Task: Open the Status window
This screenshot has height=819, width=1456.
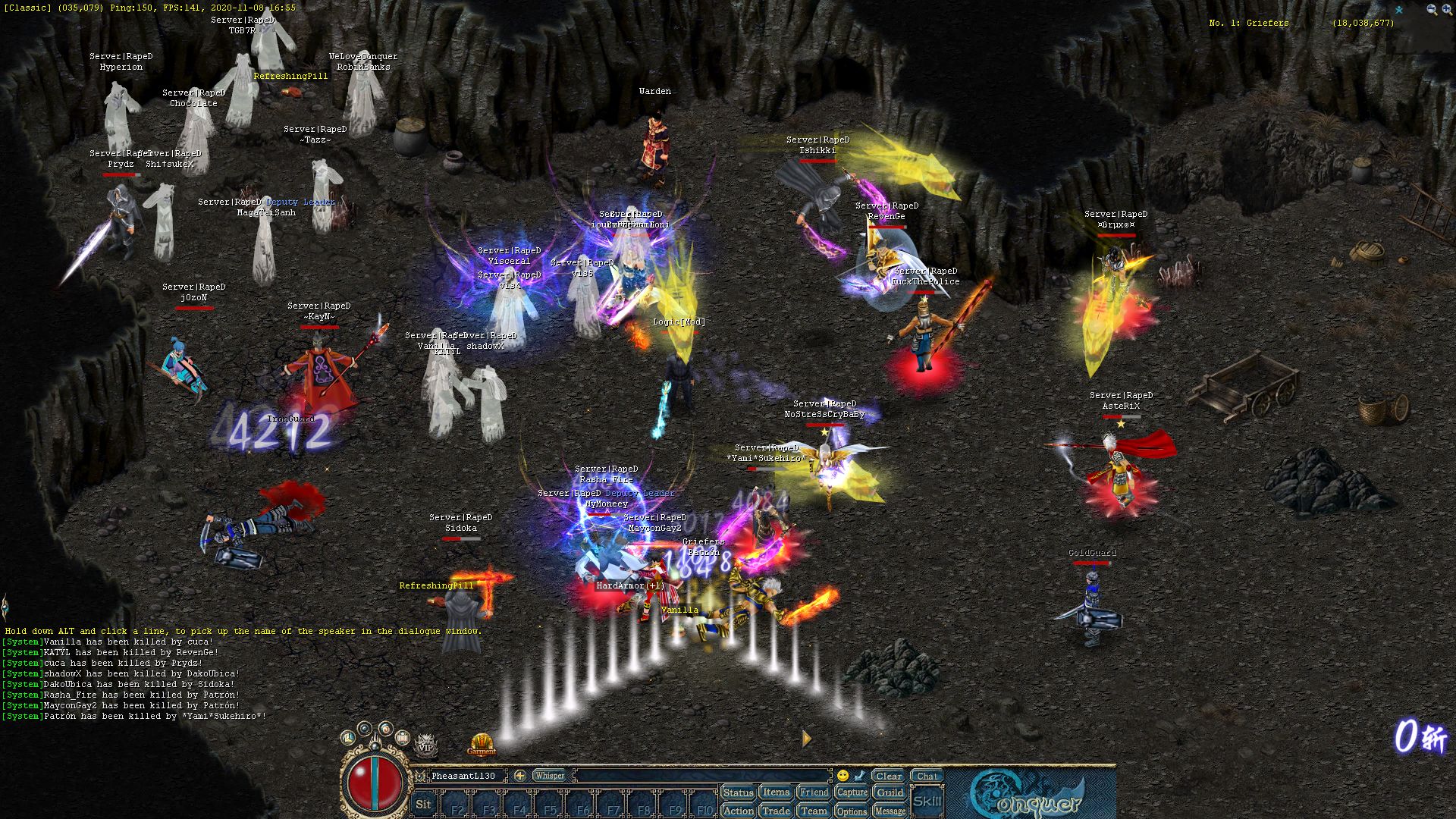Action: click(x=738, y=792)
